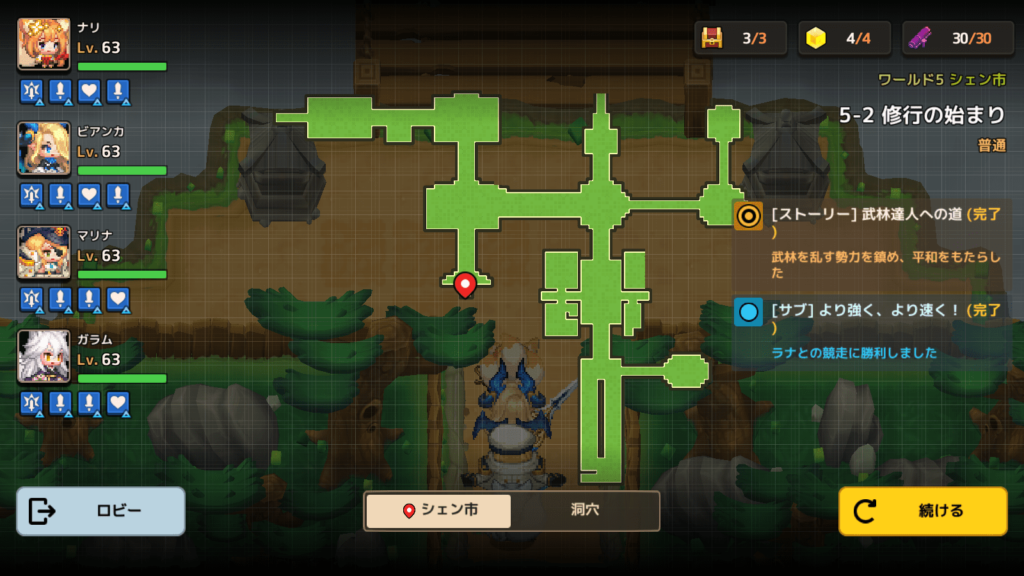Select ナリ's character portrait
Viewport: 1024px width, 576px height.
[x=44, y=45]
